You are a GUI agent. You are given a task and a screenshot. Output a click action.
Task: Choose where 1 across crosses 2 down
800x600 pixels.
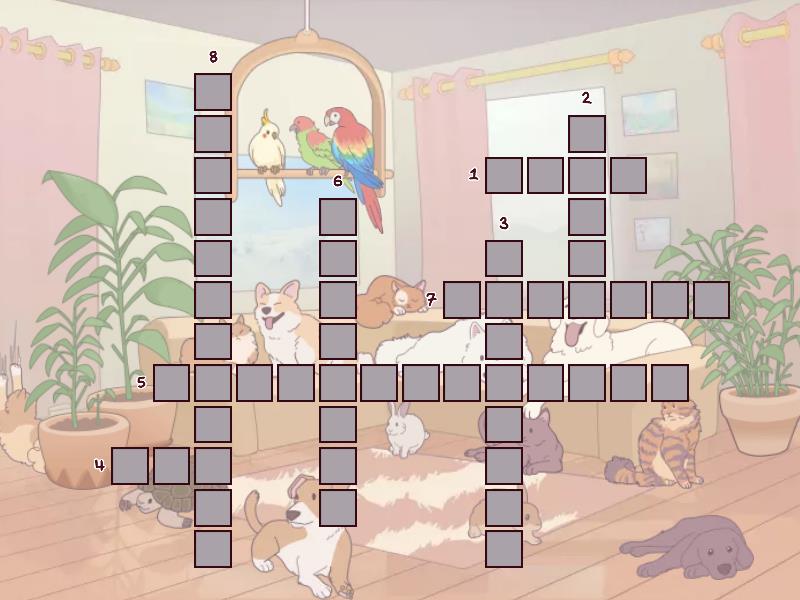(x=587, y=175)
